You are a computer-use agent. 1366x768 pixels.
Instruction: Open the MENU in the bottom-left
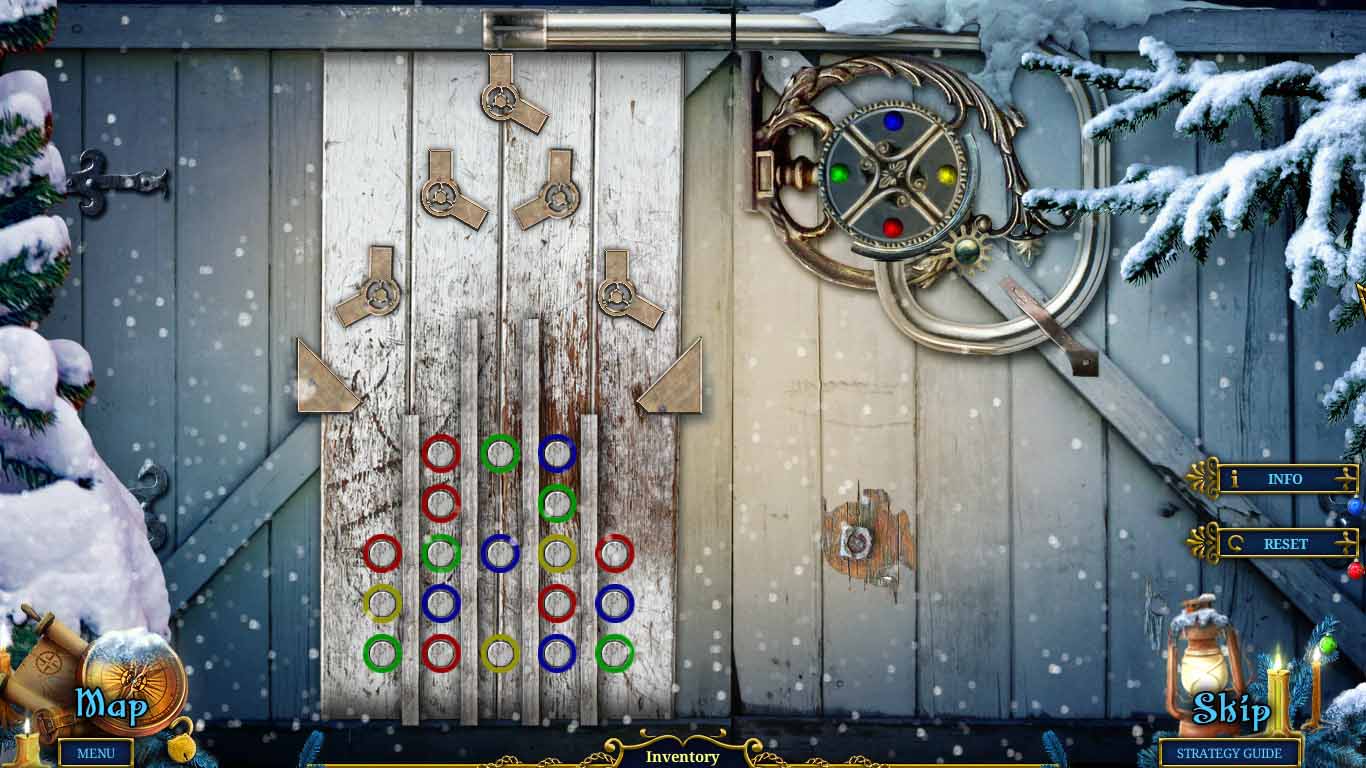(96, 754)
